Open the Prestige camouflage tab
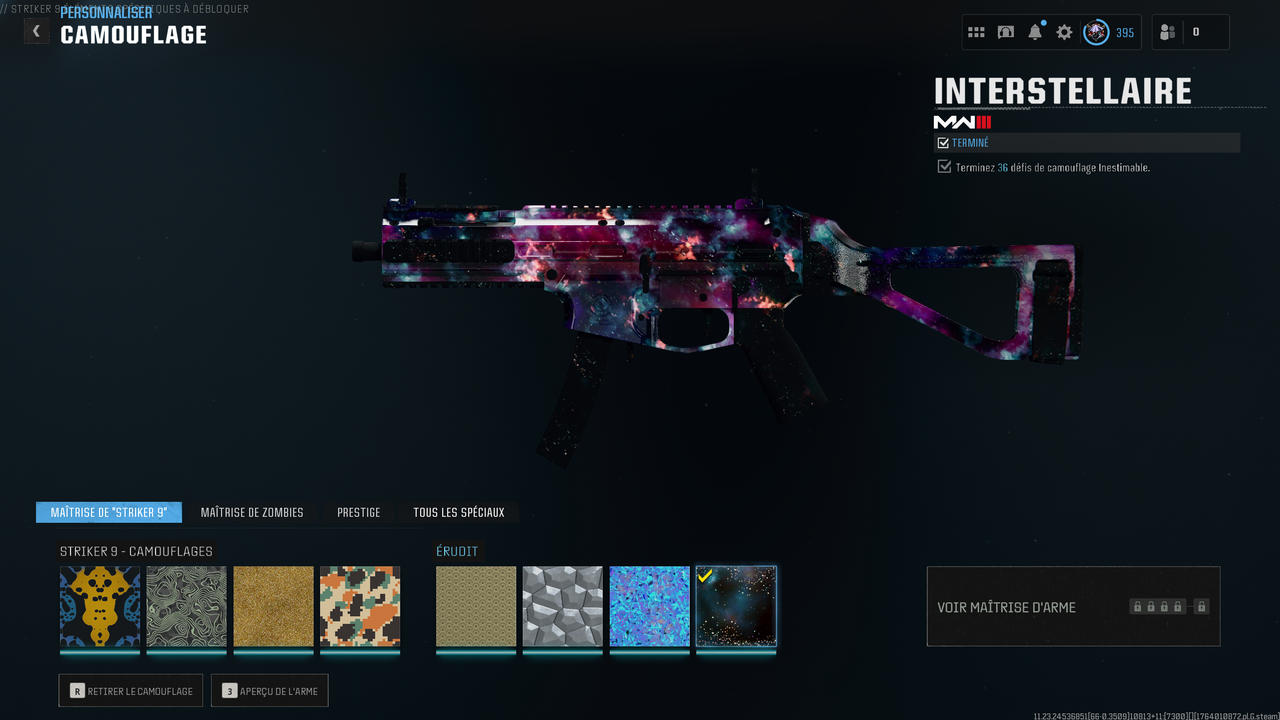1280x720 pixels. coord(358,512)
